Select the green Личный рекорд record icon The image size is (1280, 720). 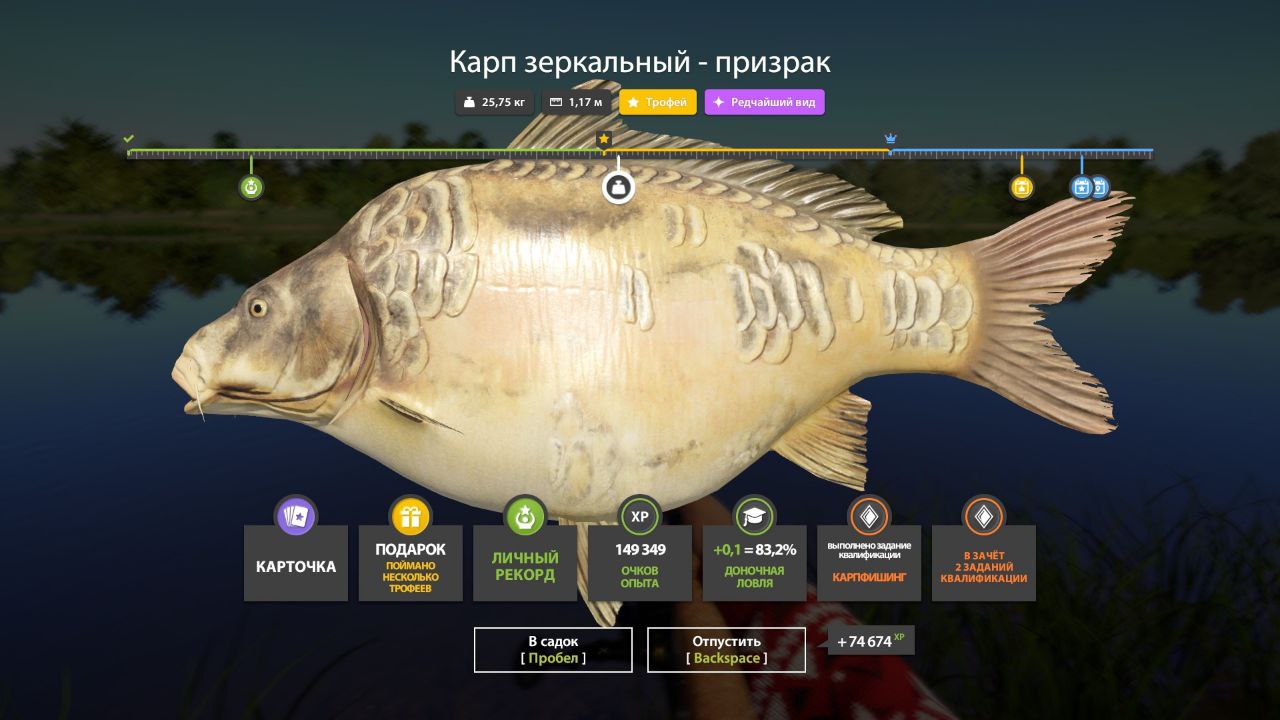[524, 517]
